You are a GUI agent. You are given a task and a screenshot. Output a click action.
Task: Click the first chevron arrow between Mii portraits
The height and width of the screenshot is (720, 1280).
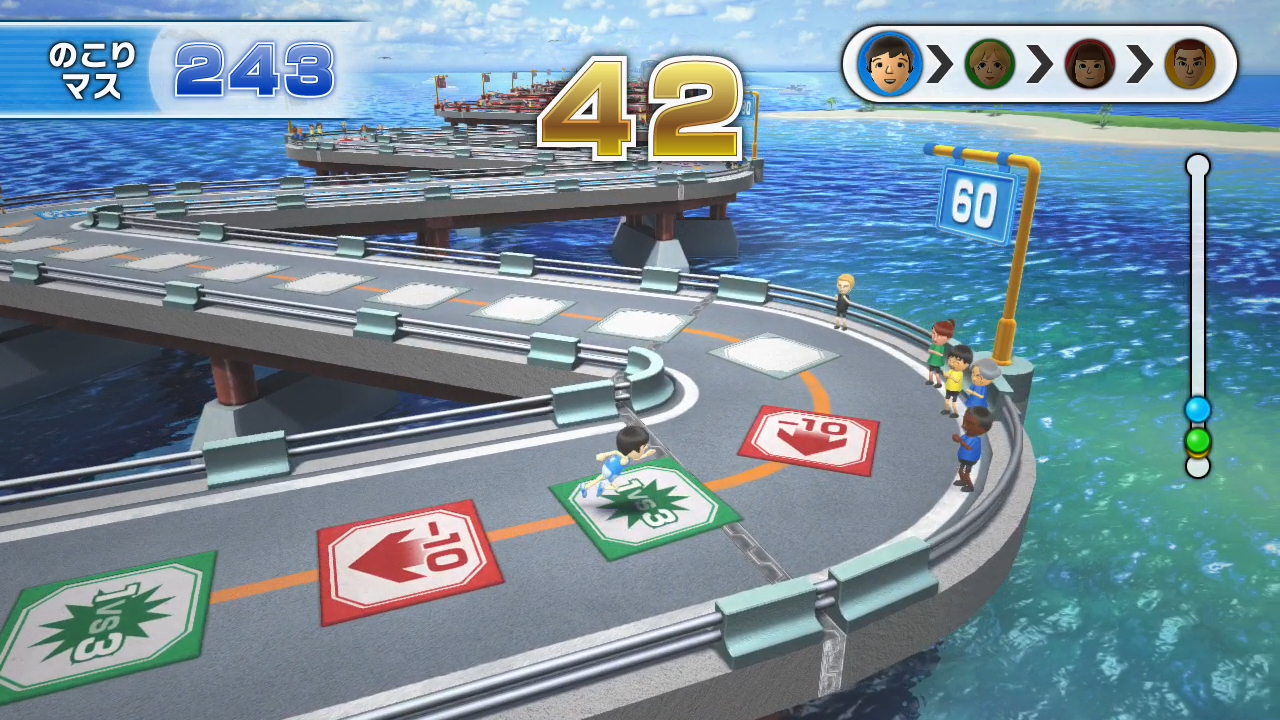click(941, 64)
